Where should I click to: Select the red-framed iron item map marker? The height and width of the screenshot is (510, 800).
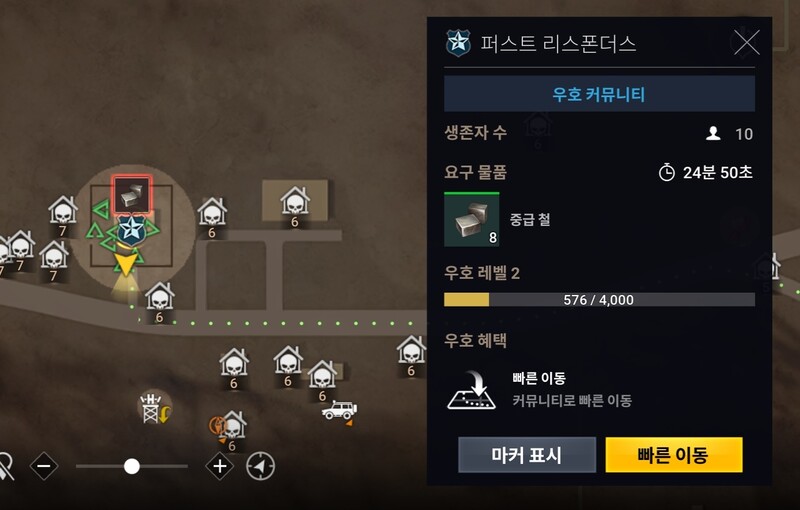131,195
